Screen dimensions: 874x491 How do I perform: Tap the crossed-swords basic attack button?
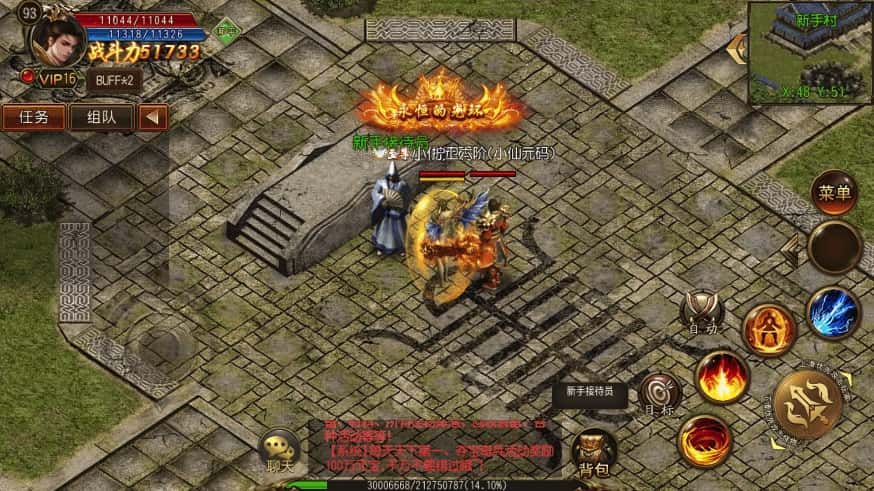pyautogui.click(x=807, y=404)
